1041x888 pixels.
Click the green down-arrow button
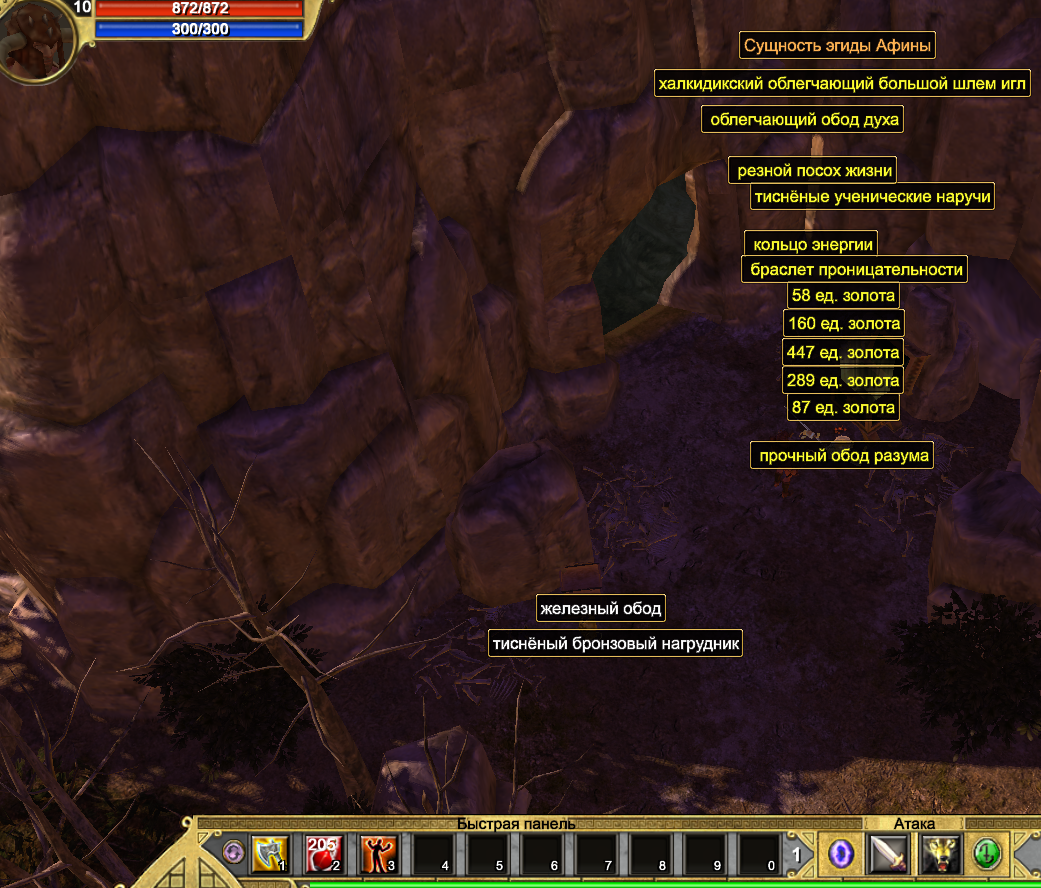[x=988, y=853]
